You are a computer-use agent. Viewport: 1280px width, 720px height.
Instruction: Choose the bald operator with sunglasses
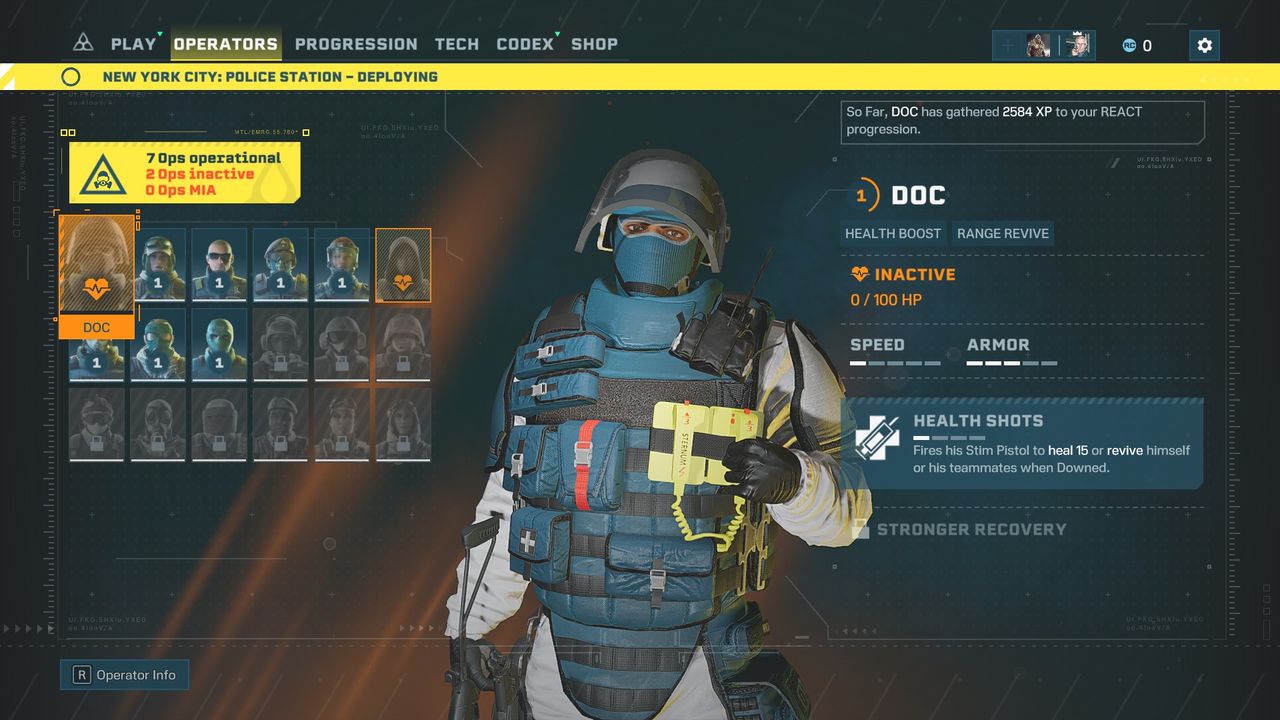(219, 264)
